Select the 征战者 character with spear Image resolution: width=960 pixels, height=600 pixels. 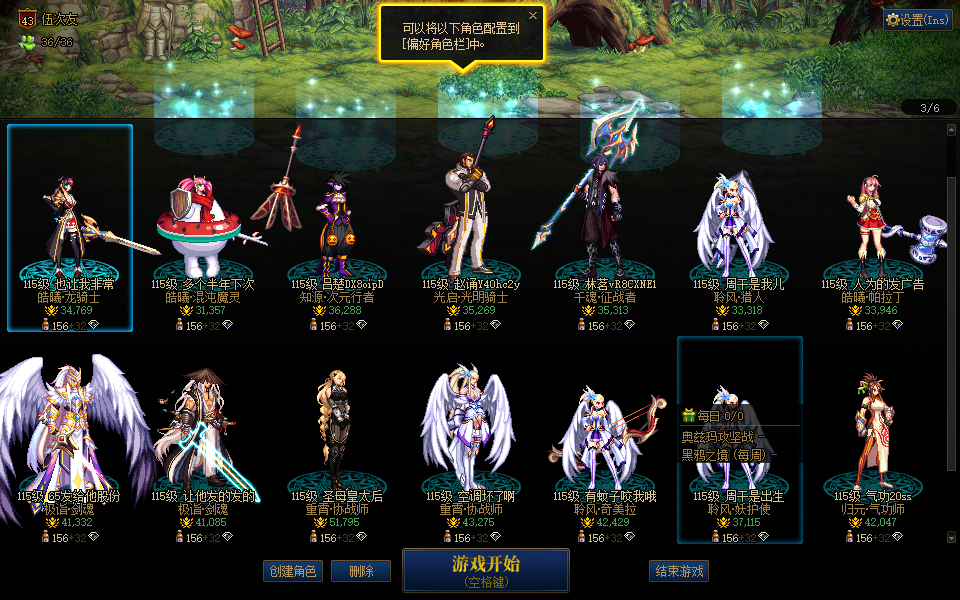[604, 228]
